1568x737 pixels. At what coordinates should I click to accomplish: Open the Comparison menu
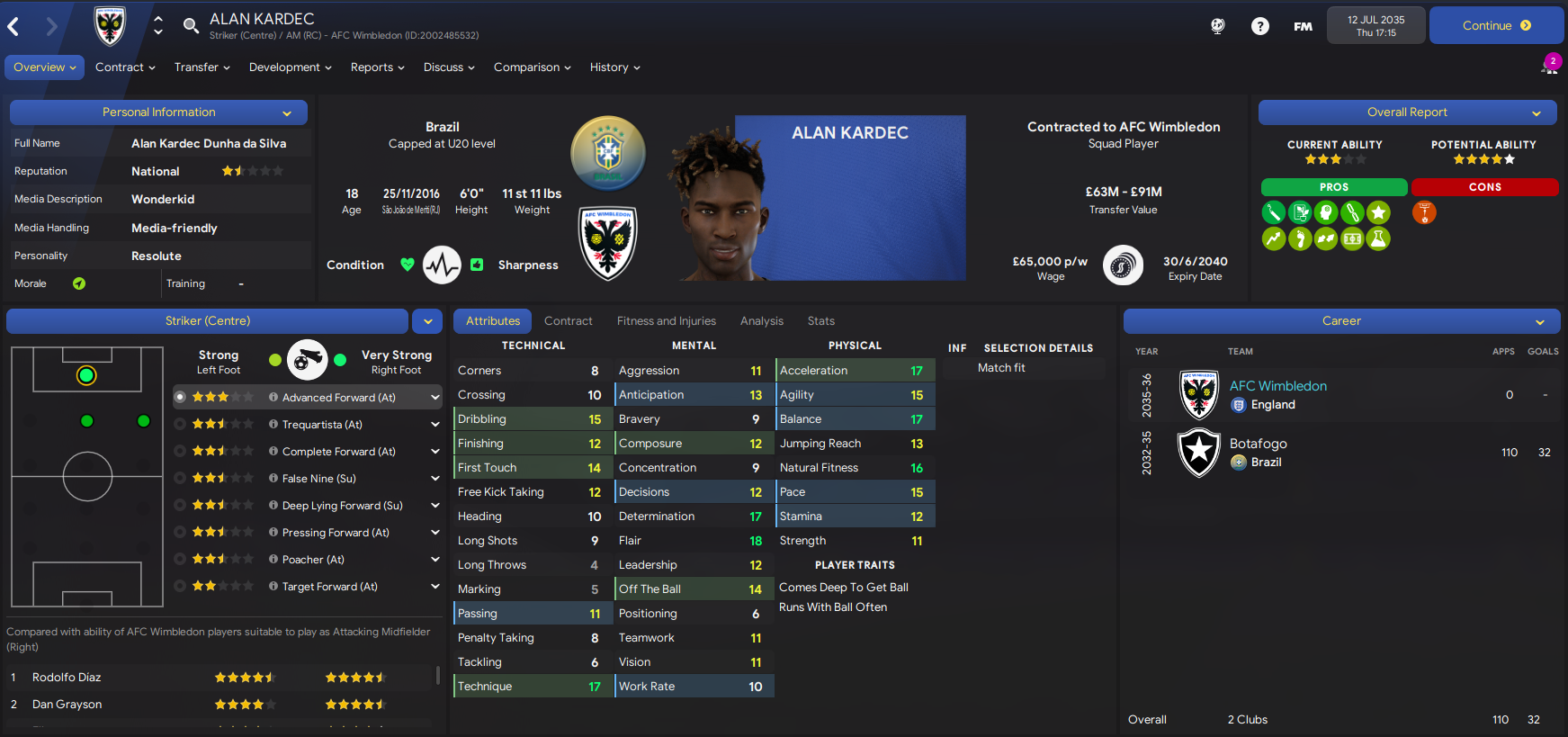click(532, 67)
